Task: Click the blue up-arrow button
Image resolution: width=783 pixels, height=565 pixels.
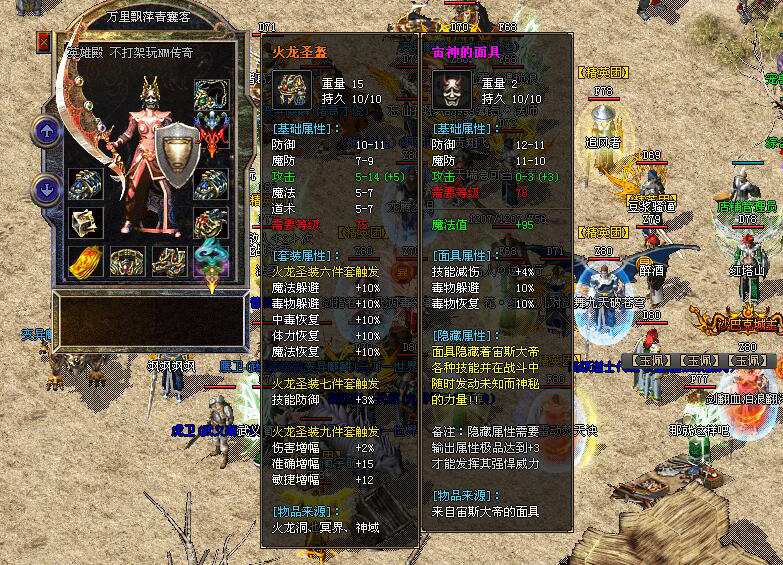Action: [x=46, y=130]
